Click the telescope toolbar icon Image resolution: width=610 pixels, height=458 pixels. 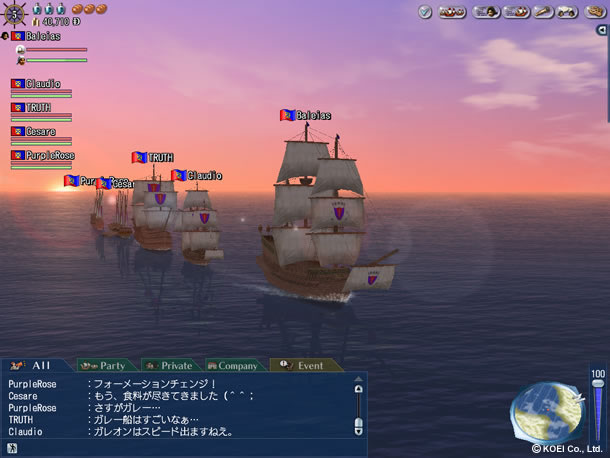[543, 12]
